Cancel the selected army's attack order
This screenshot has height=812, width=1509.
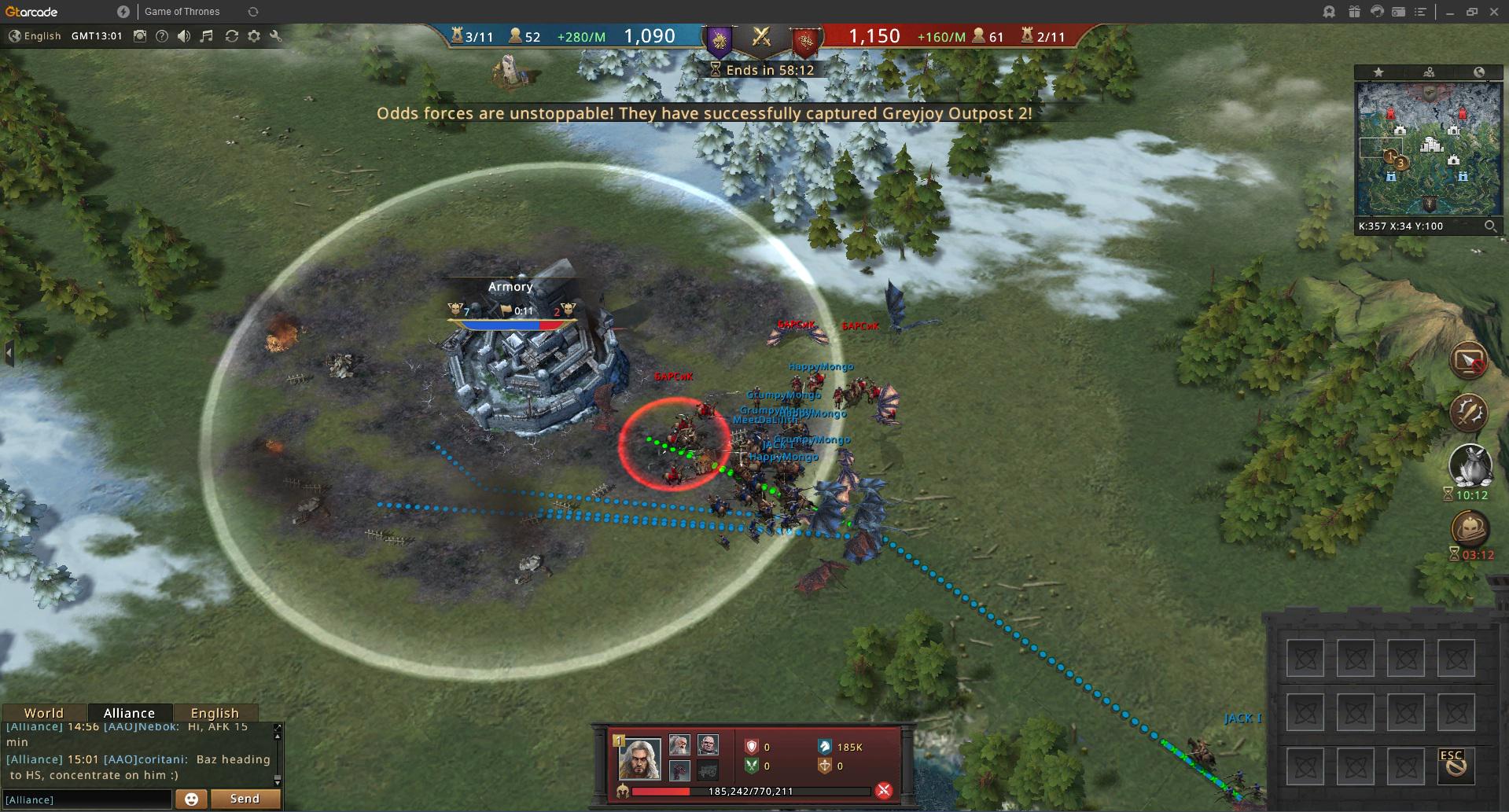(884, 791)
